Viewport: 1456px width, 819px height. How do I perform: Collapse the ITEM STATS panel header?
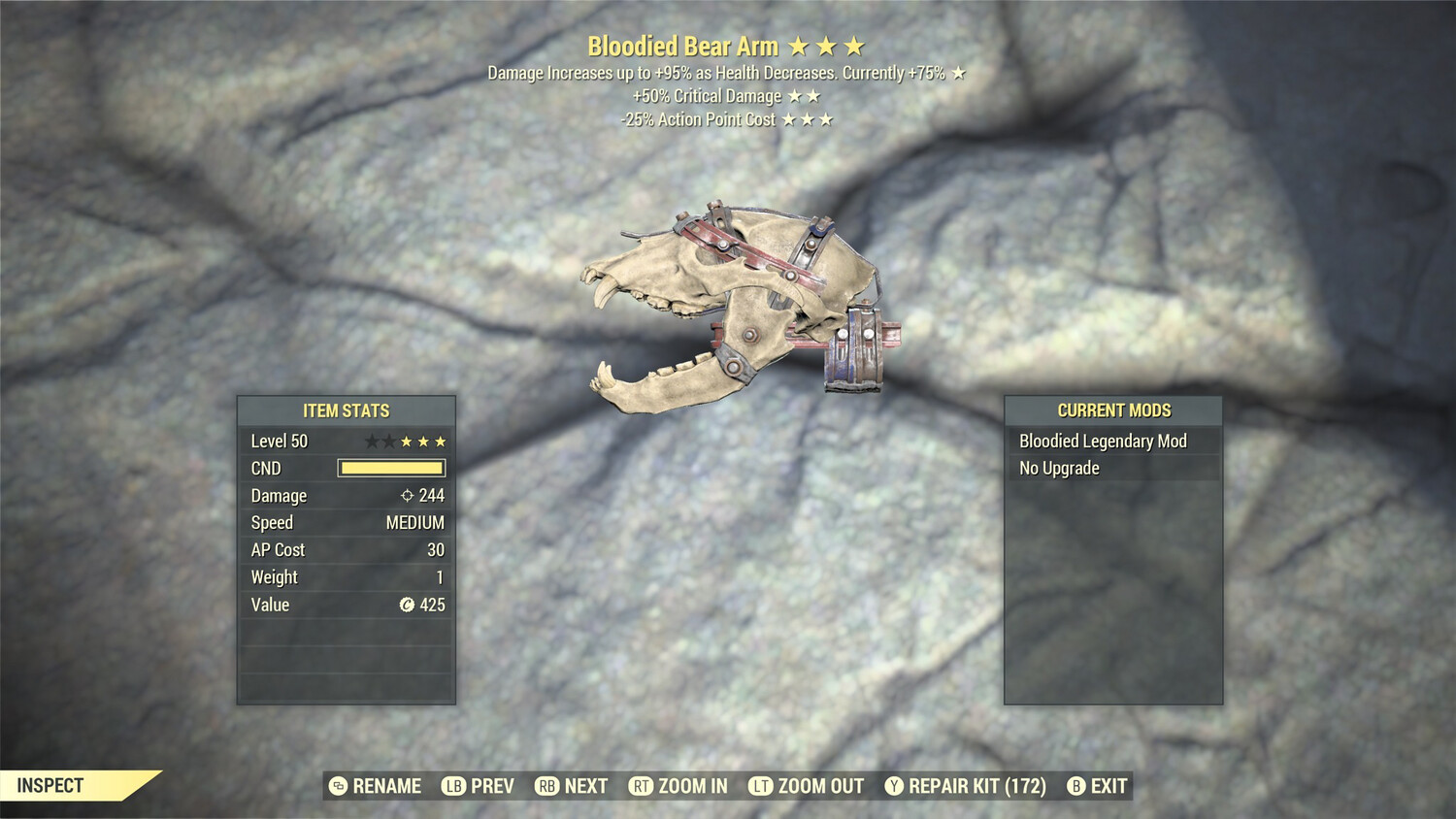(x=347, y=410)
